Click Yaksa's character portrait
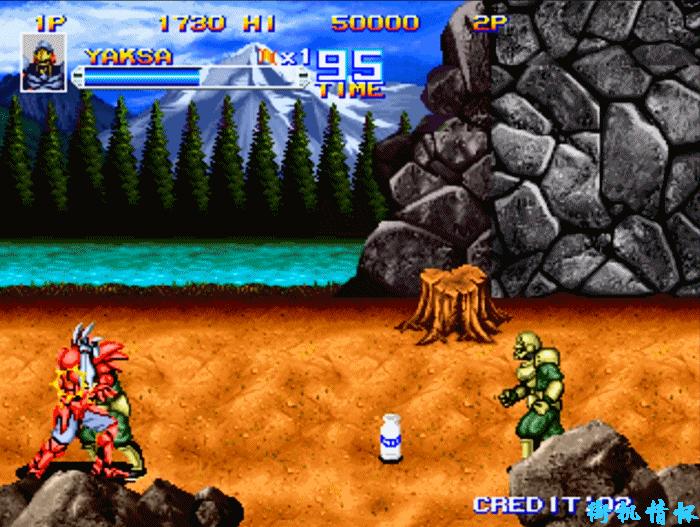The width and height of the screenshot is (700, 527). tap(43, 62)
